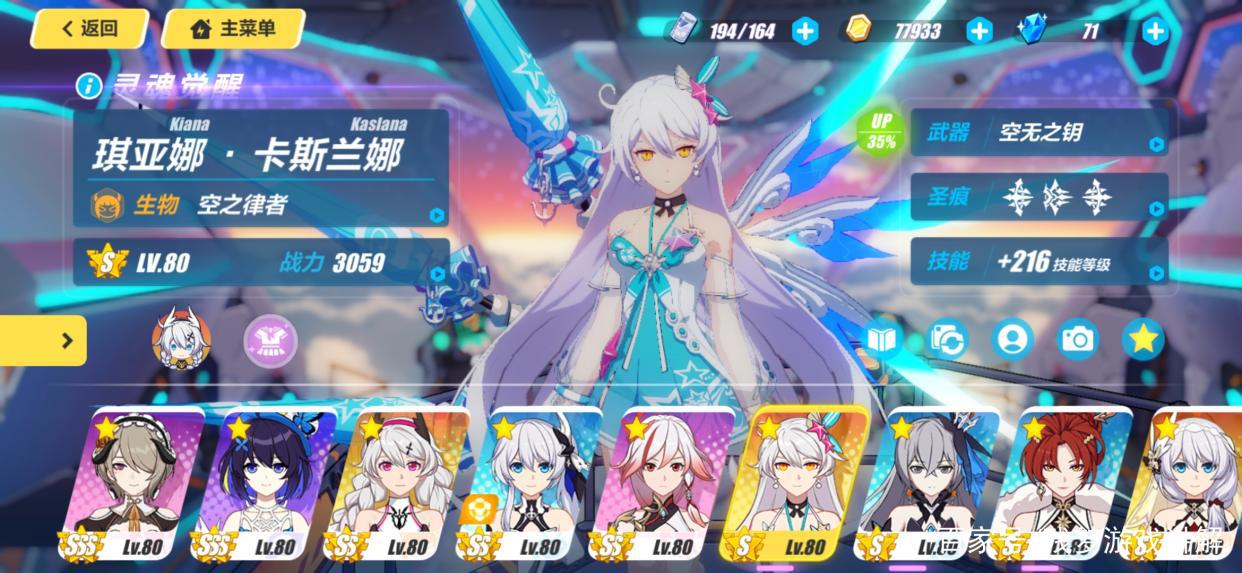Add gold coins with the plus button

click(x=979, y=31)
